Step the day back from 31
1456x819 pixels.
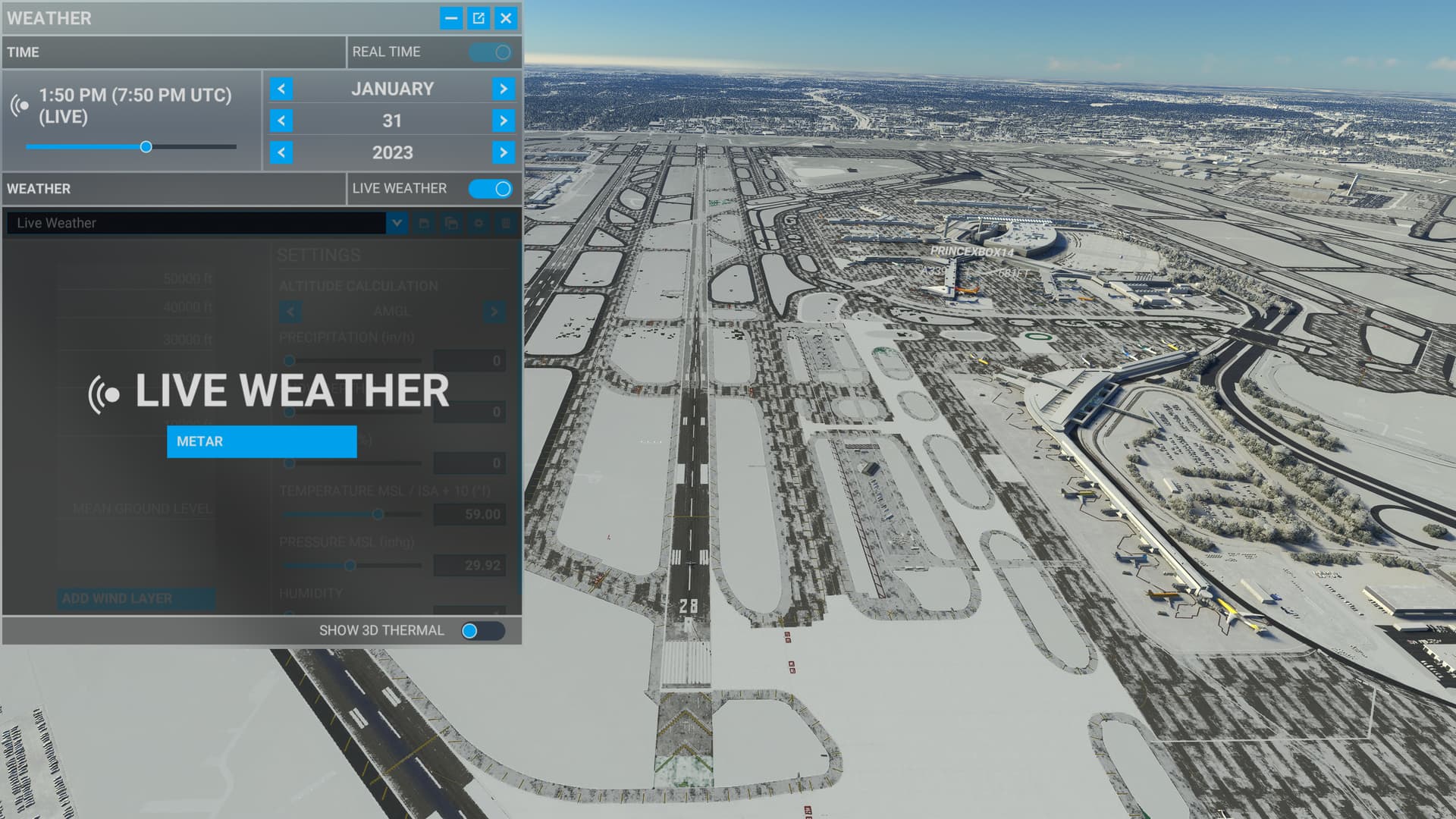point(281,121)
